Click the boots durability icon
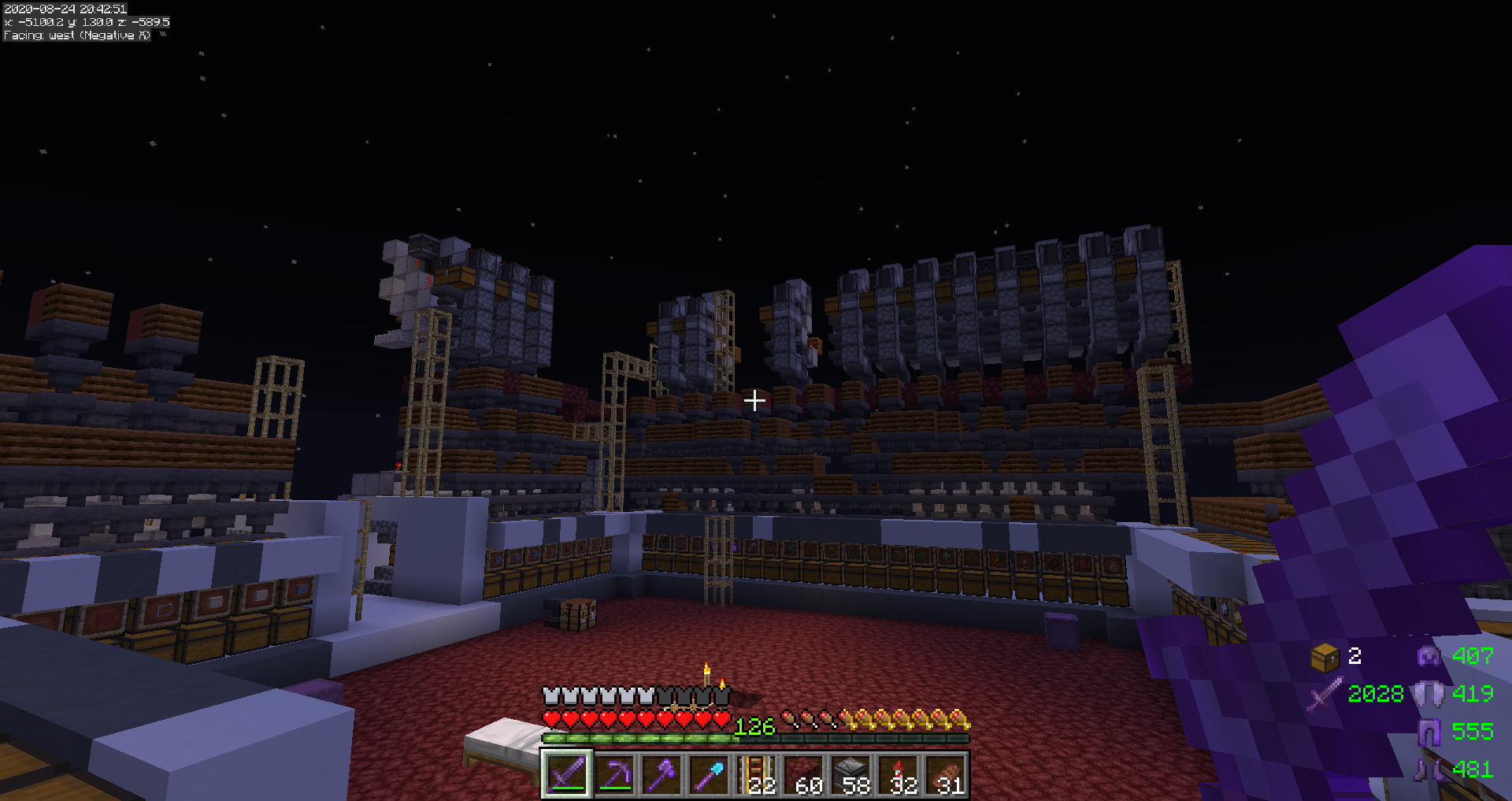The width and height of the screenshot is (1512, 801). point(1429,769)
